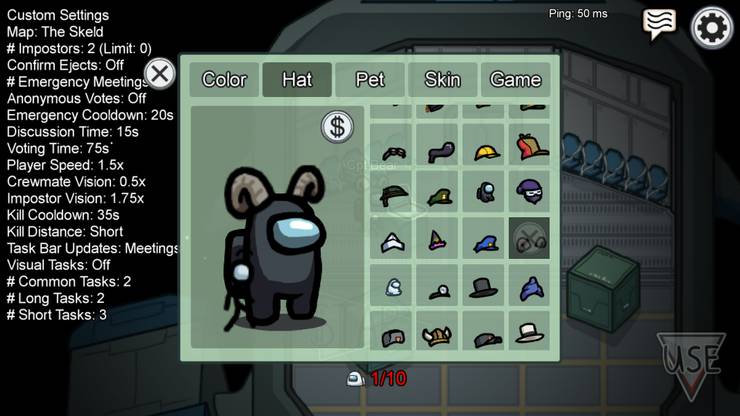This screenshot has width=740, height=416.
Task: Open the chat speech bubble
Action: [659, 24]
